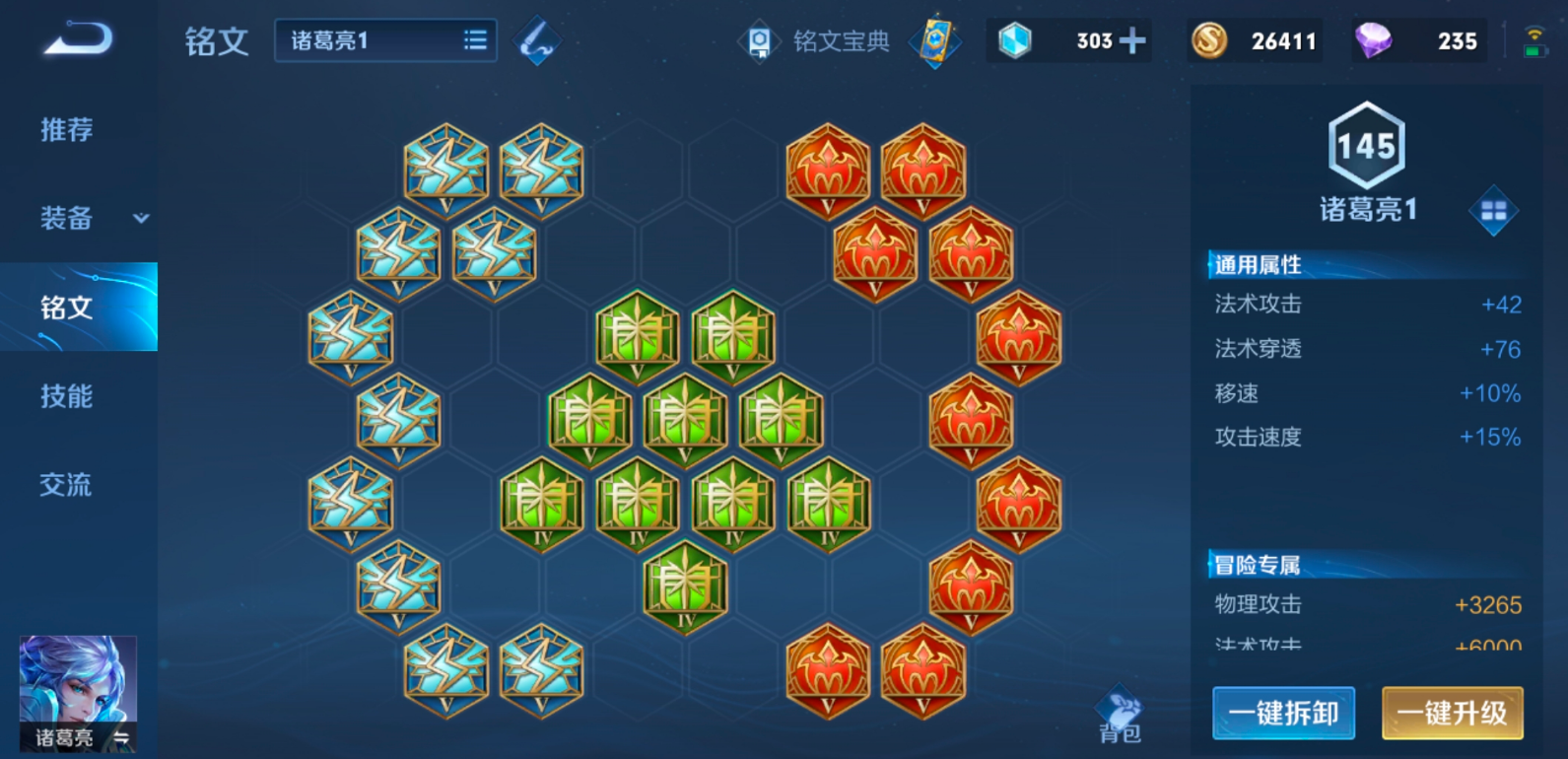Open the 铭文宝典 rune codex

click(816, 41)
